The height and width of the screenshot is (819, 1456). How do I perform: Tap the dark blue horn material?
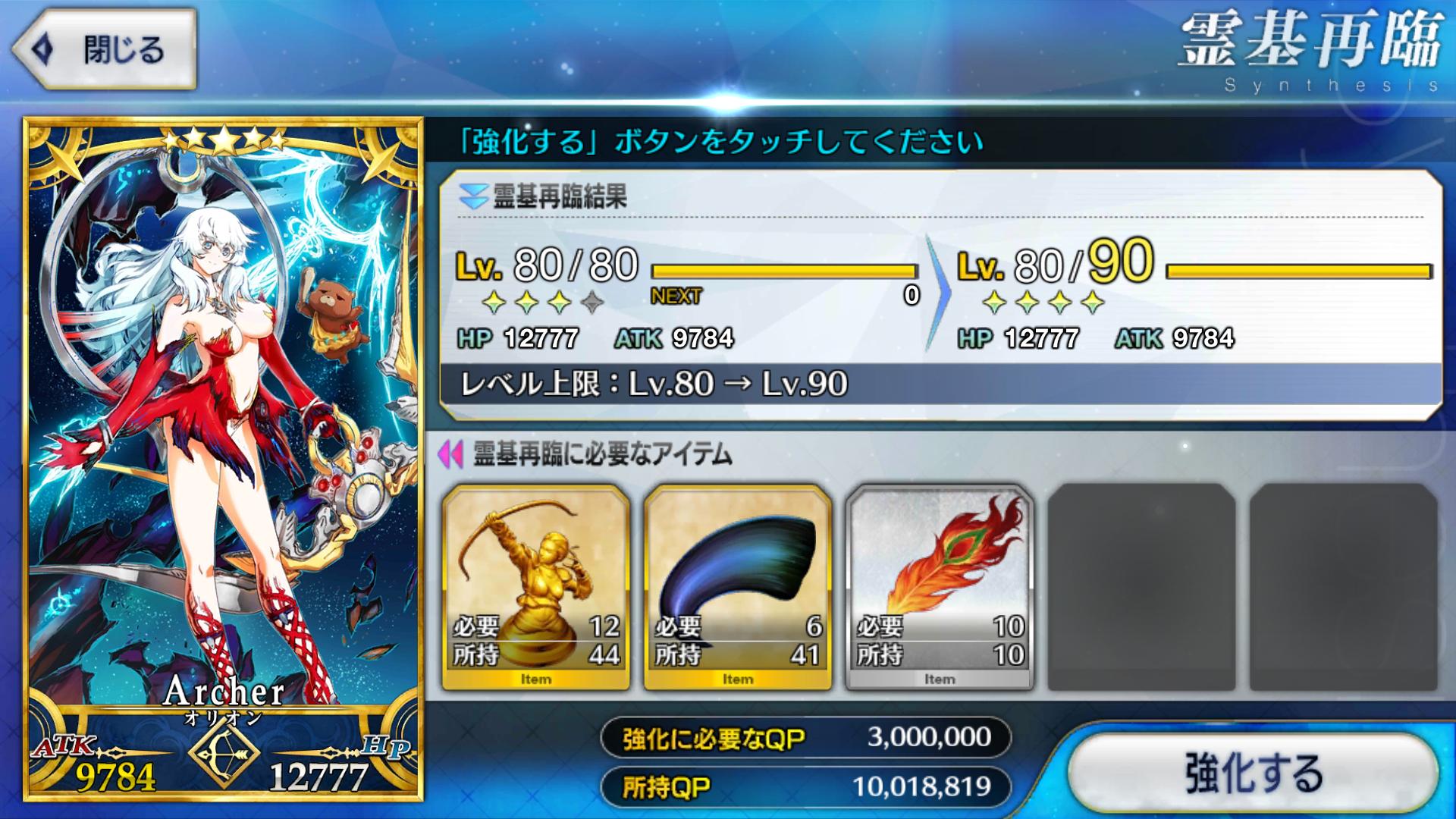(737, 588)
